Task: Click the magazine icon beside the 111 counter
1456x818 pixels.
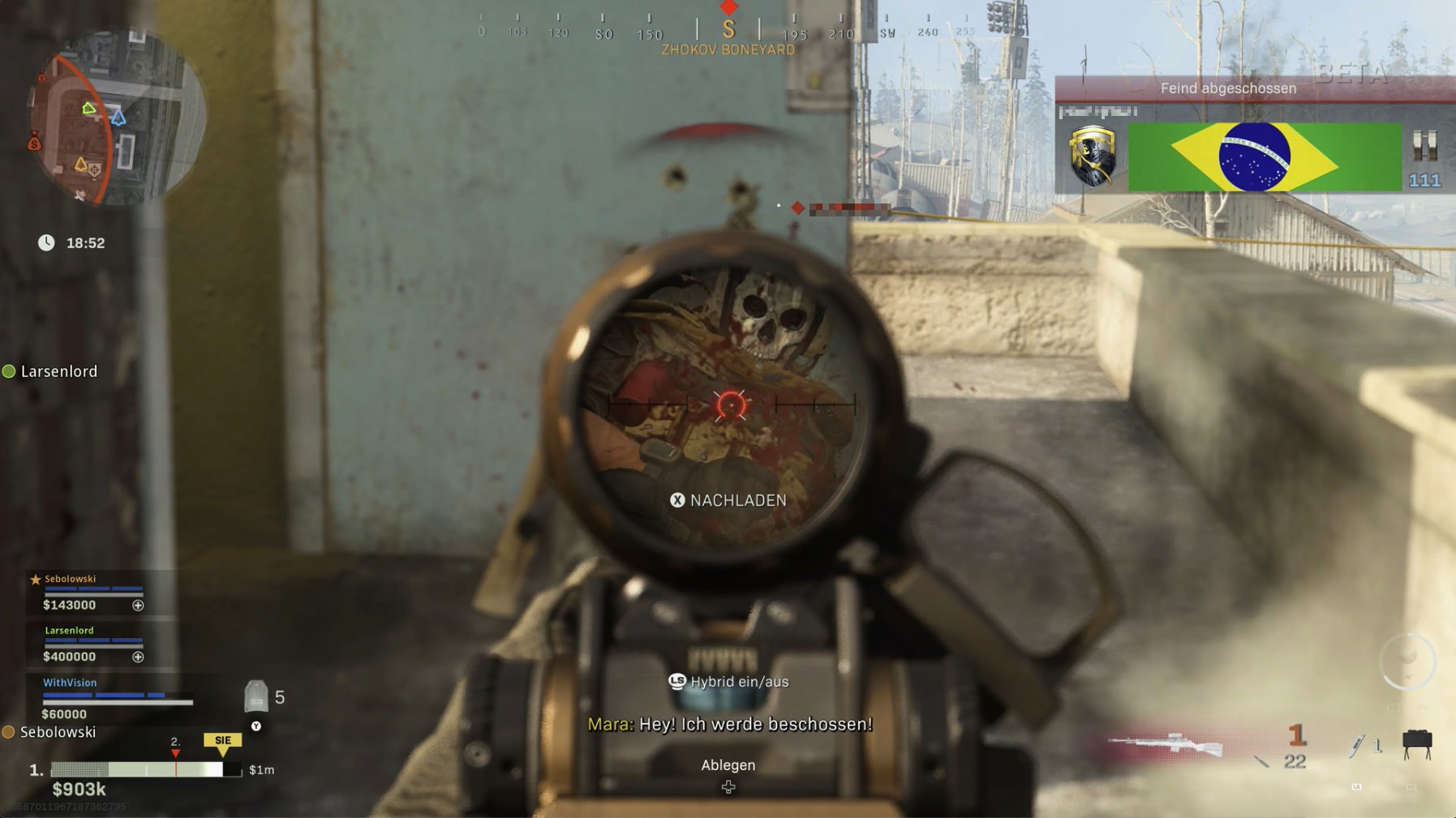Action: click(1424, 146)
